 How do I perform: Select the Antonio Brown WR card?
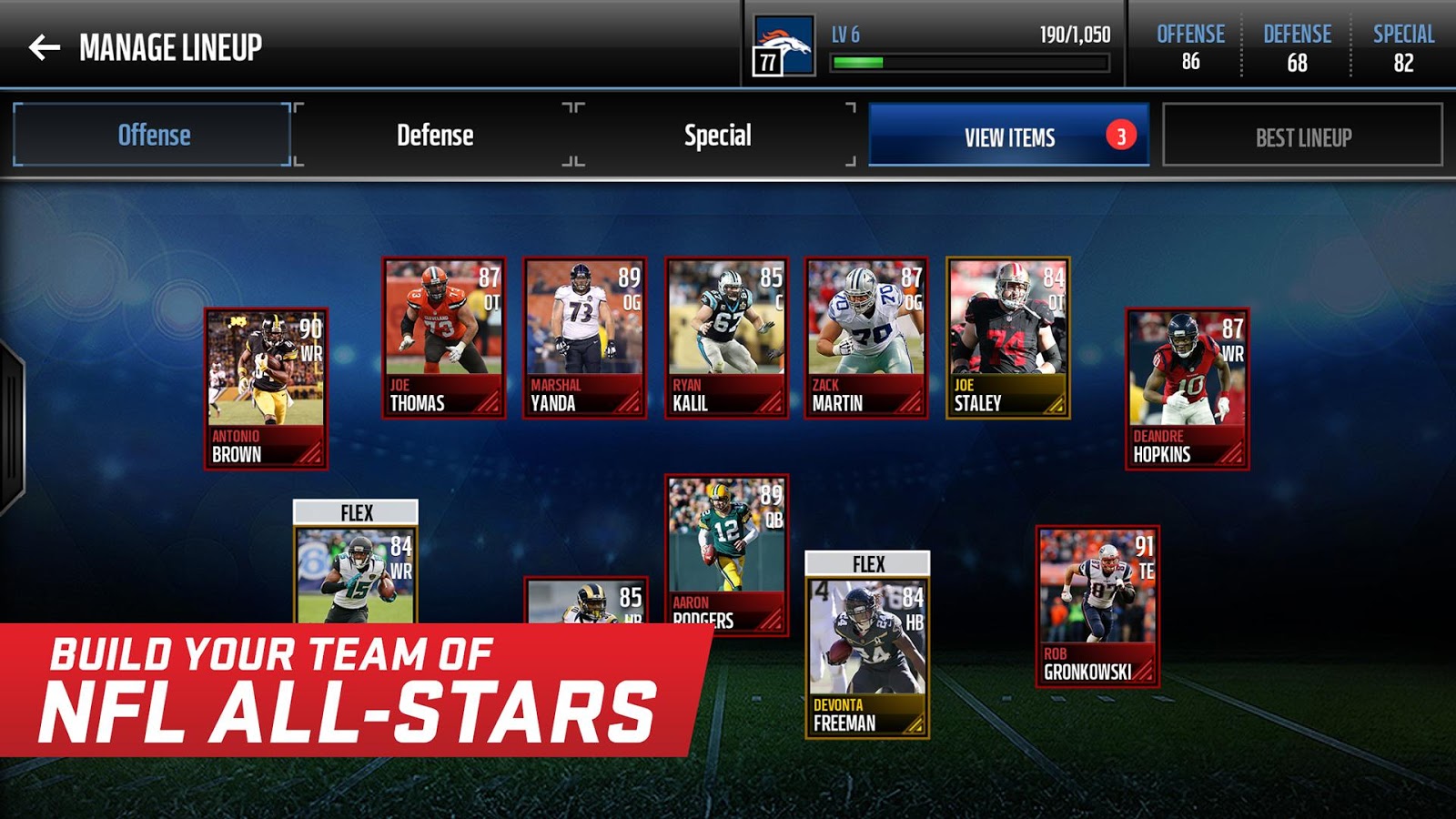coord(266,389)
